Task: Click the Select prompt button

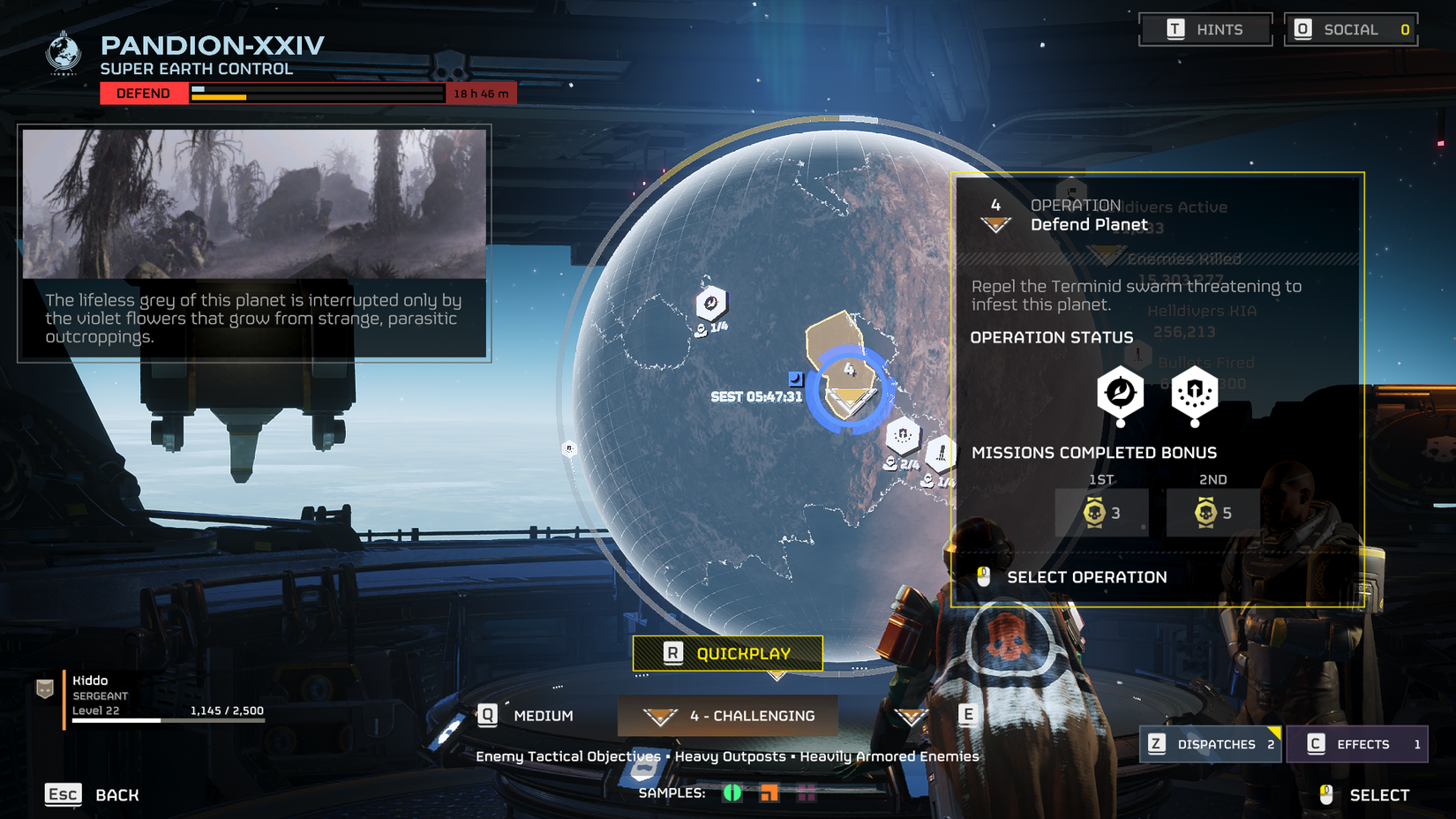Action: pos(1365,794)
